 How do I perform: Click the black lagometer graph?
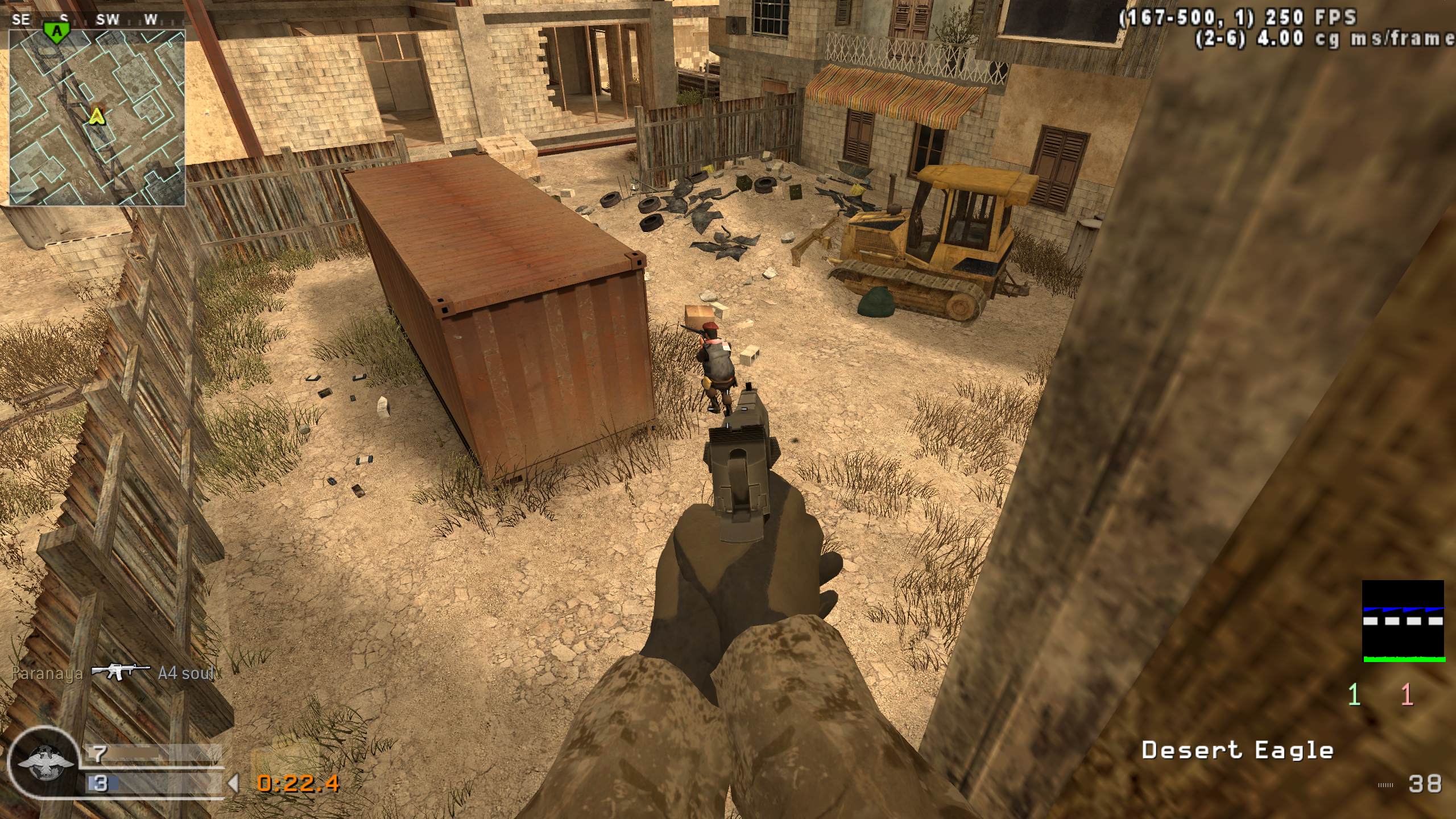(x=1404, y=621)
